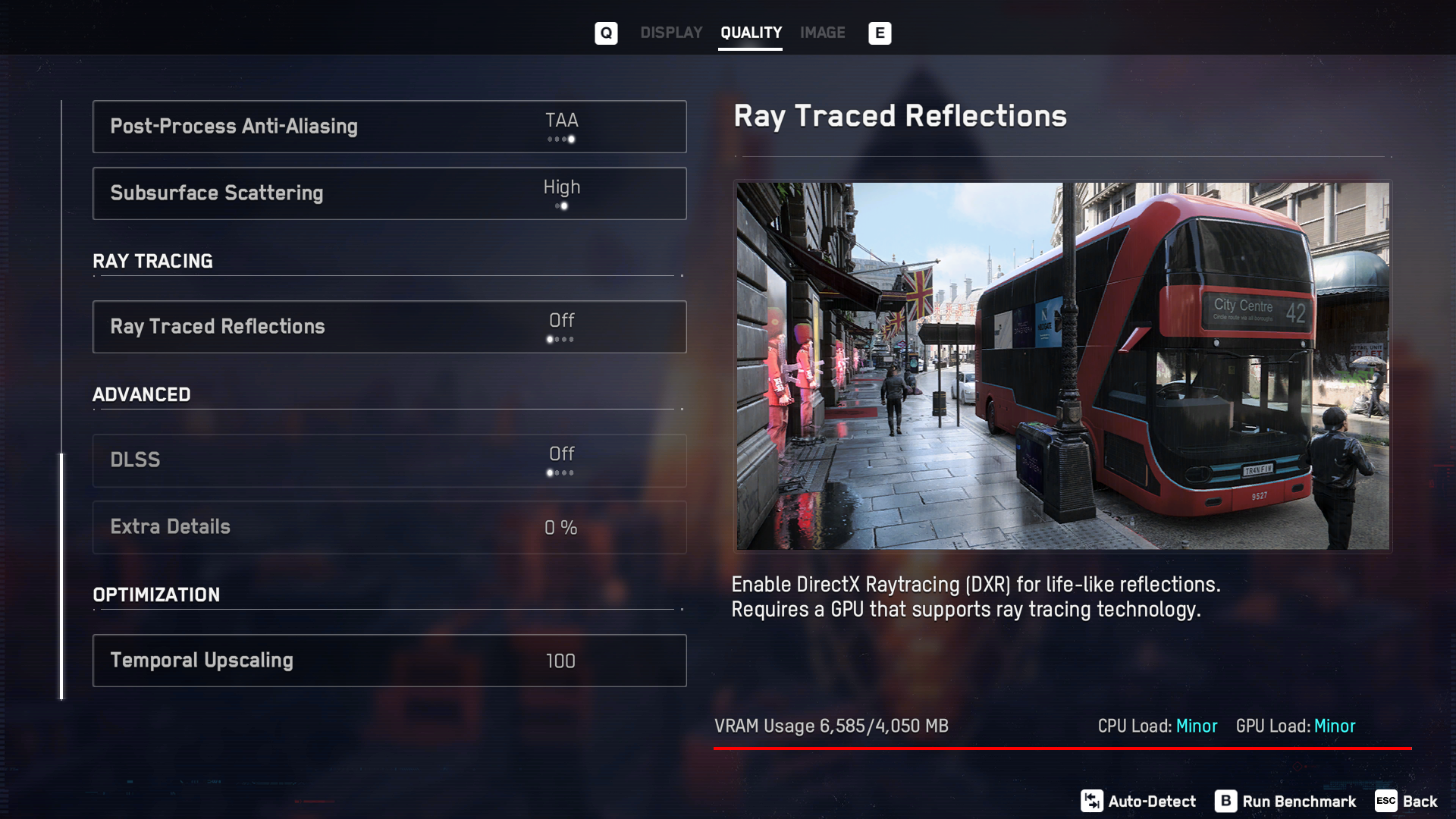1456x819 pixels.
Task: Start the Run Benchmark option
Action: [1285, 801]
